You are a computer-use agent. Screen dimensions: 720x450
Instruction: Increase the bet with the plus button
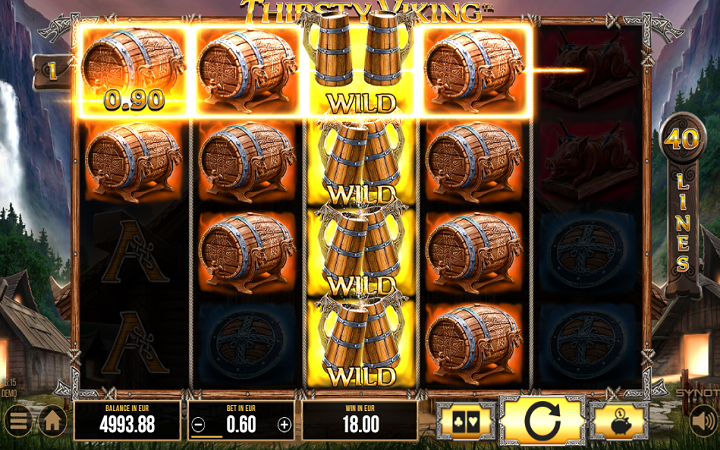point(284,424)
